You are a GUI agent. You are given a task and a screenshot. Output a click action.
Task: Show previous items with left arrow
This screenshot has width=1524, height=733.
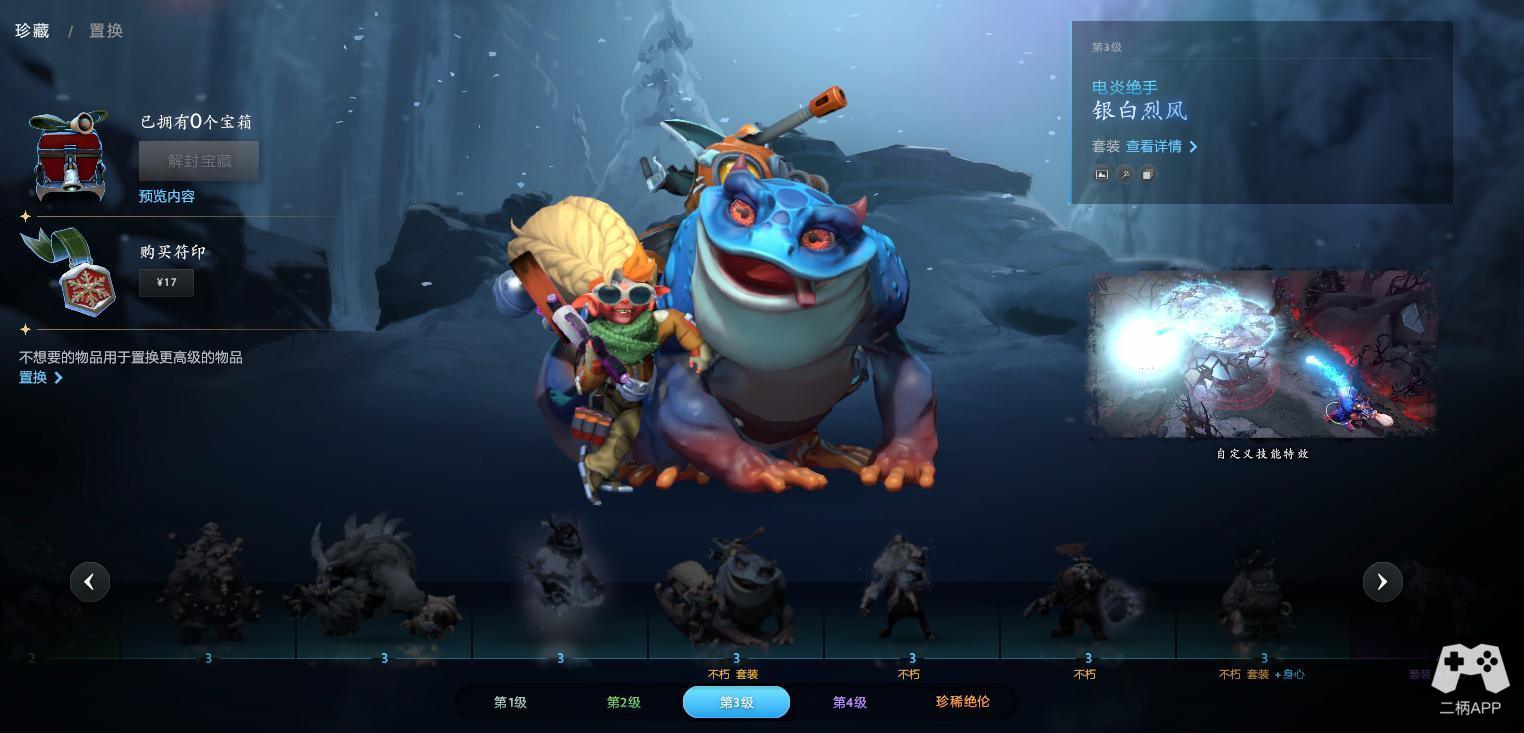(x=90, y=582)
